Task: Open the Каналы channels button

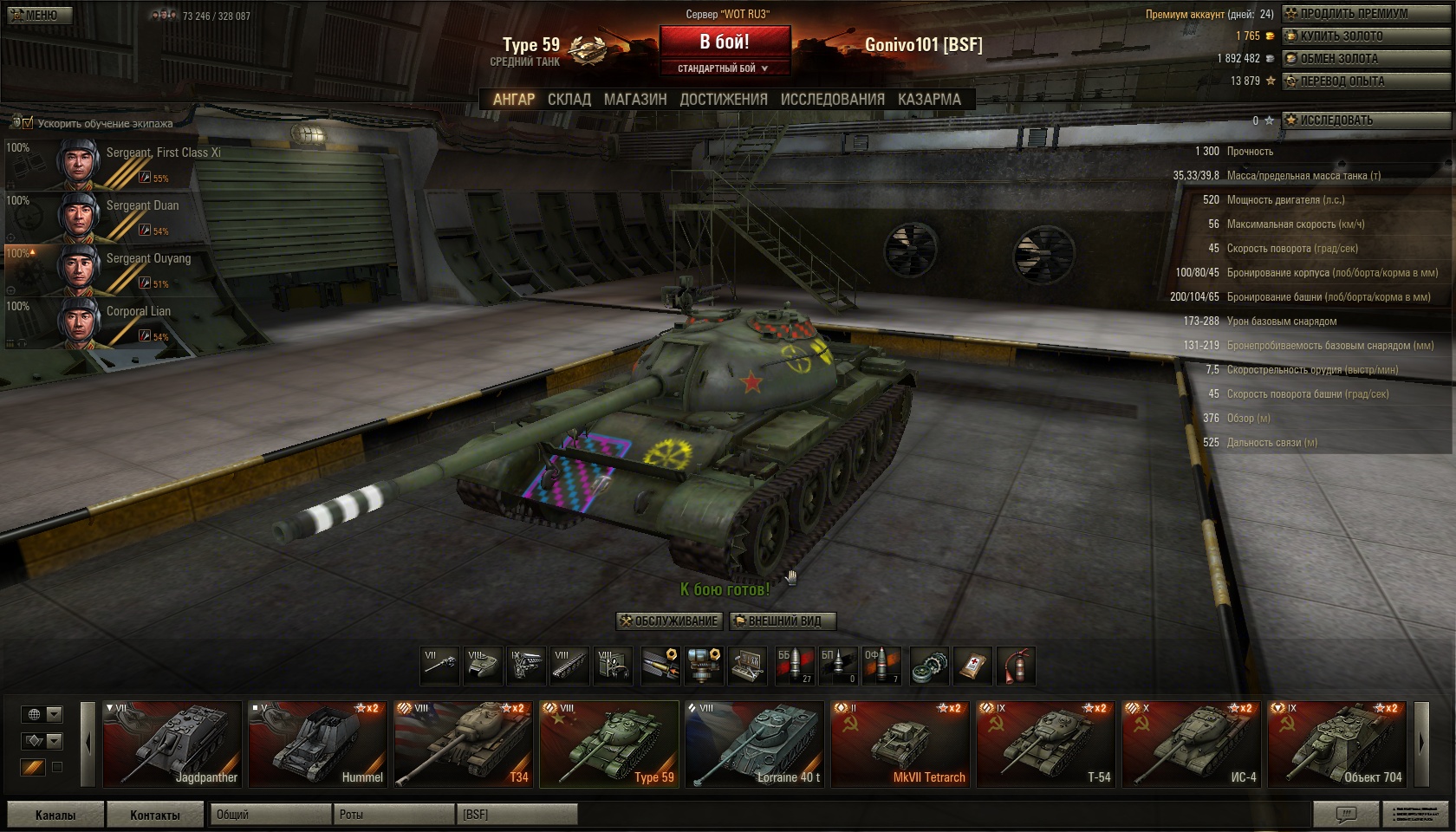Action: tap(55, 815)
